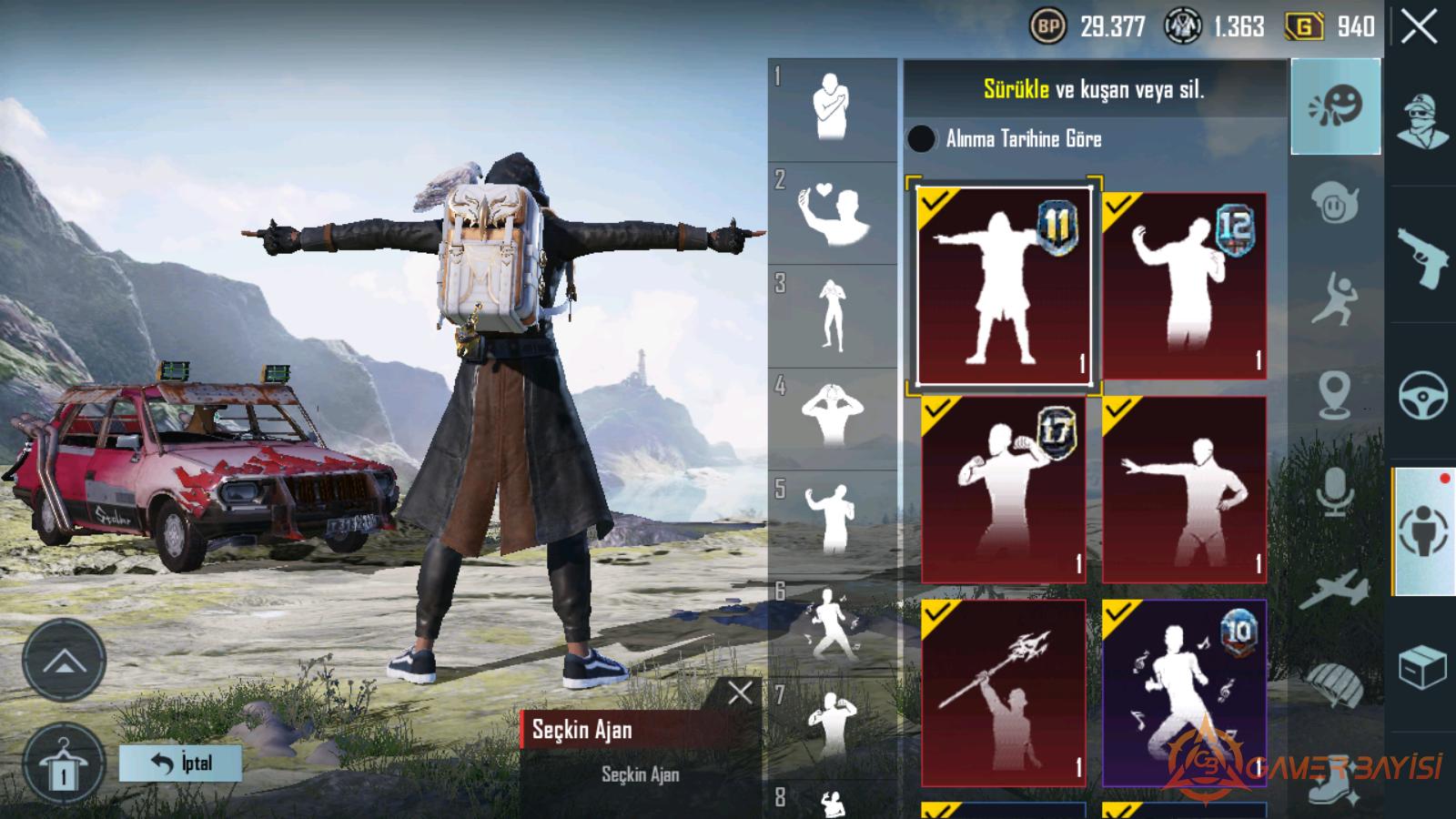The image size is (1456, 819).
Task: Pick the season 17 flexing emote
Action: point(1004,489)
